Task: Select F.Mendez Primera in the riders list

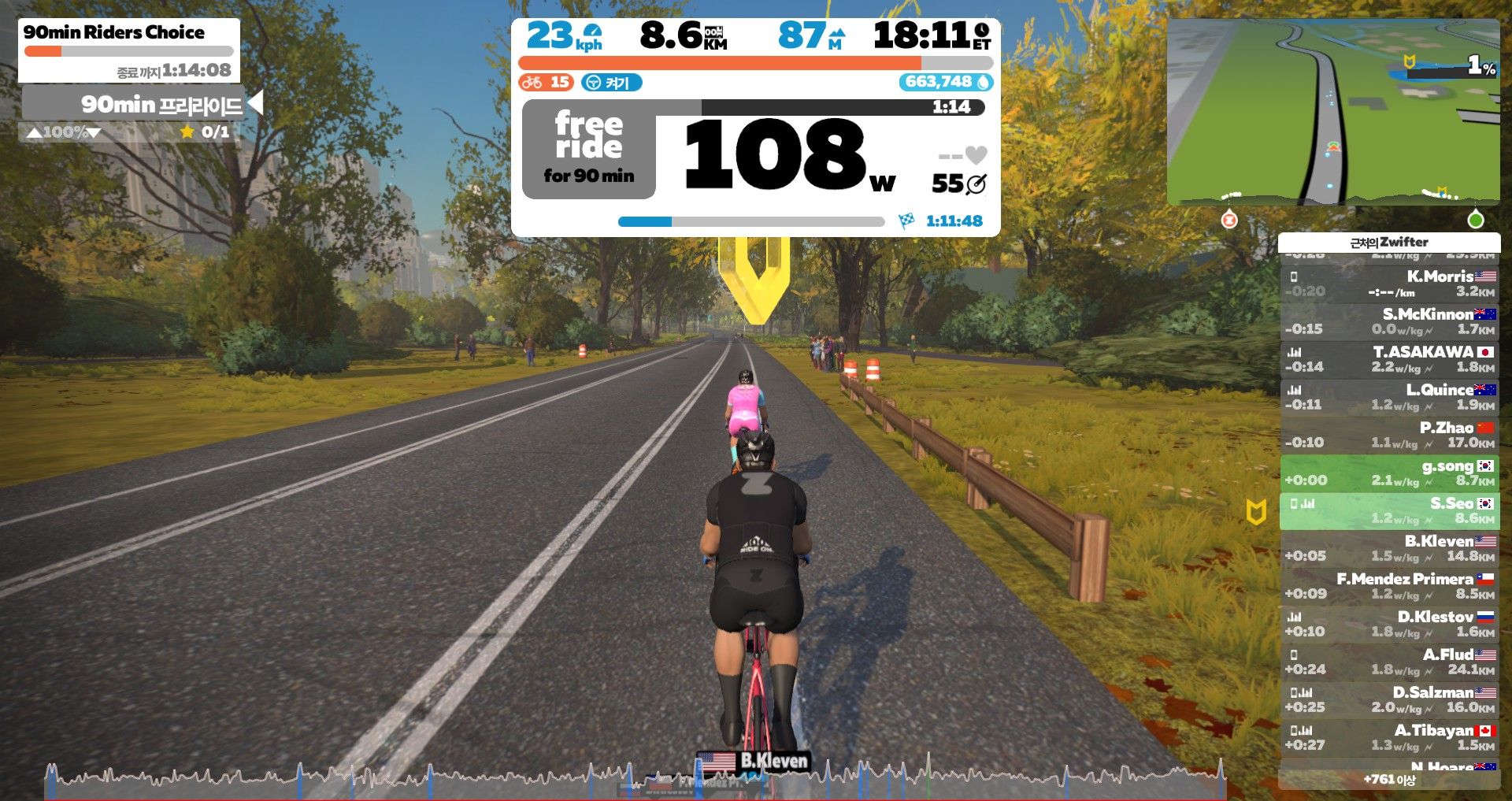Action: [x=1389, y=586]
